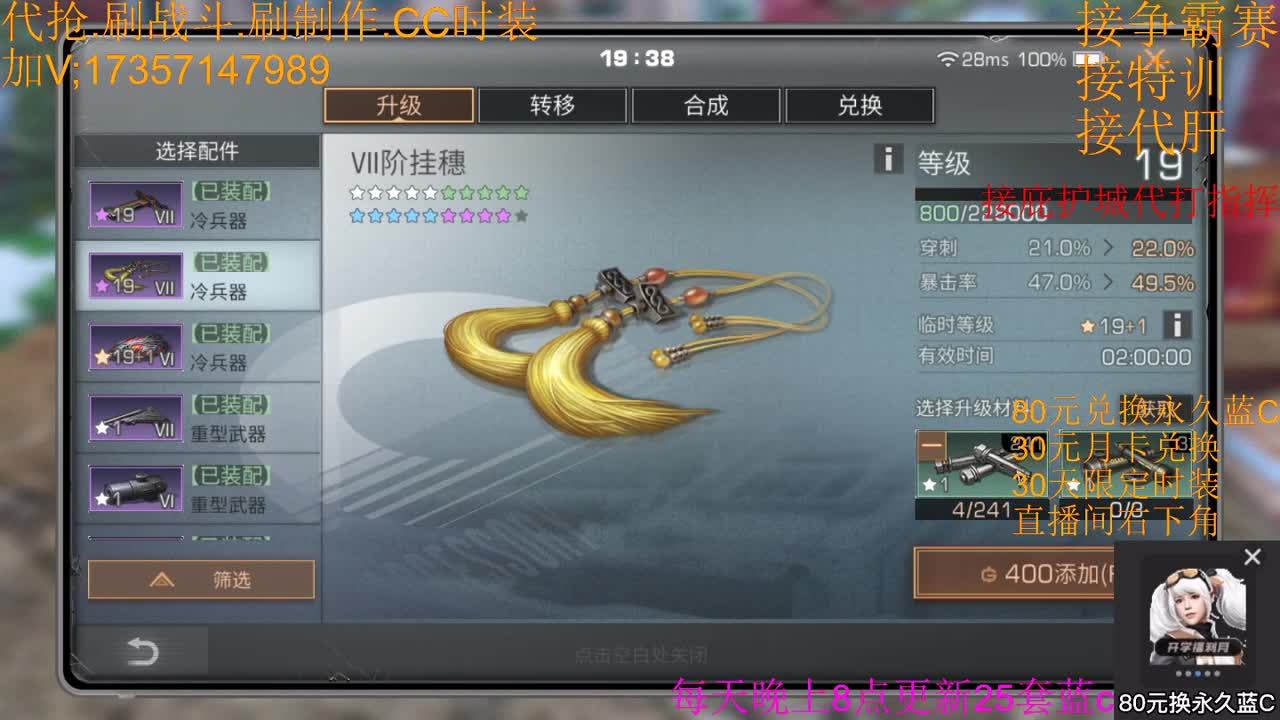Switch to the 转移 transfer tab

click(x=552, y=105)
